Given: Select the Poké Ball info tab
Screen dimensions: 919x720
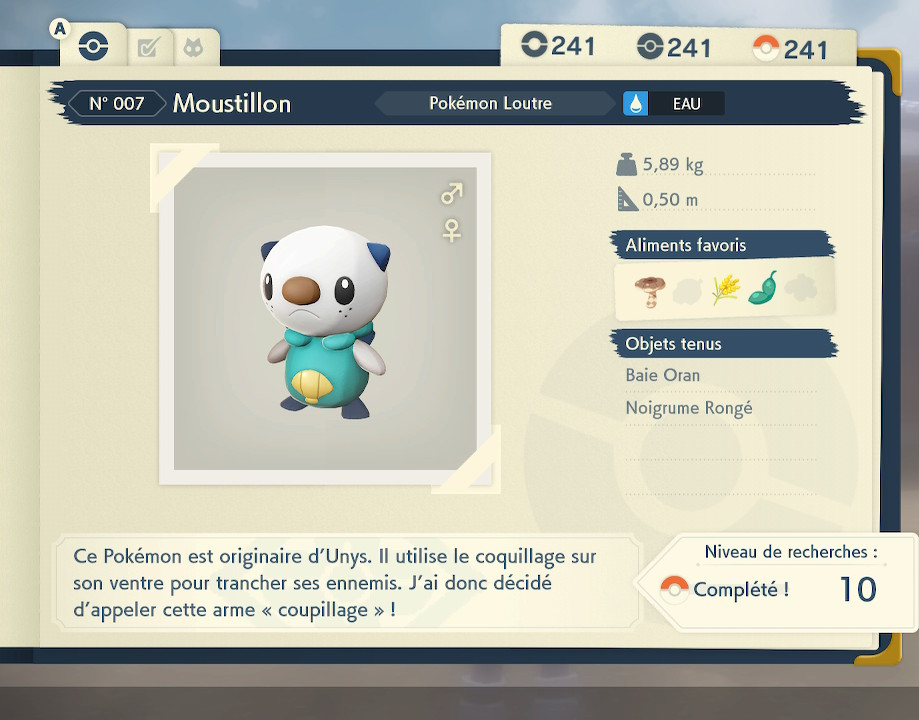Looking at the screenshot, I should (x=93, y=46).
